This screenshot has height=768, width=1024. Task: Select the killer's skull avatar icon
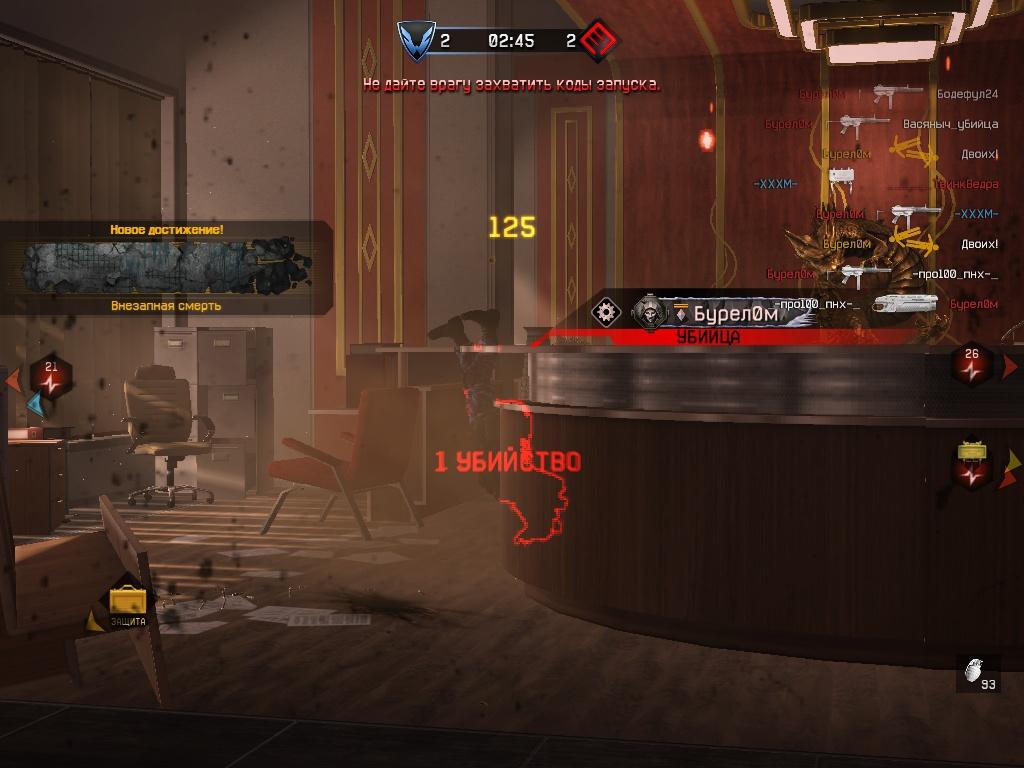coord(648,313)
